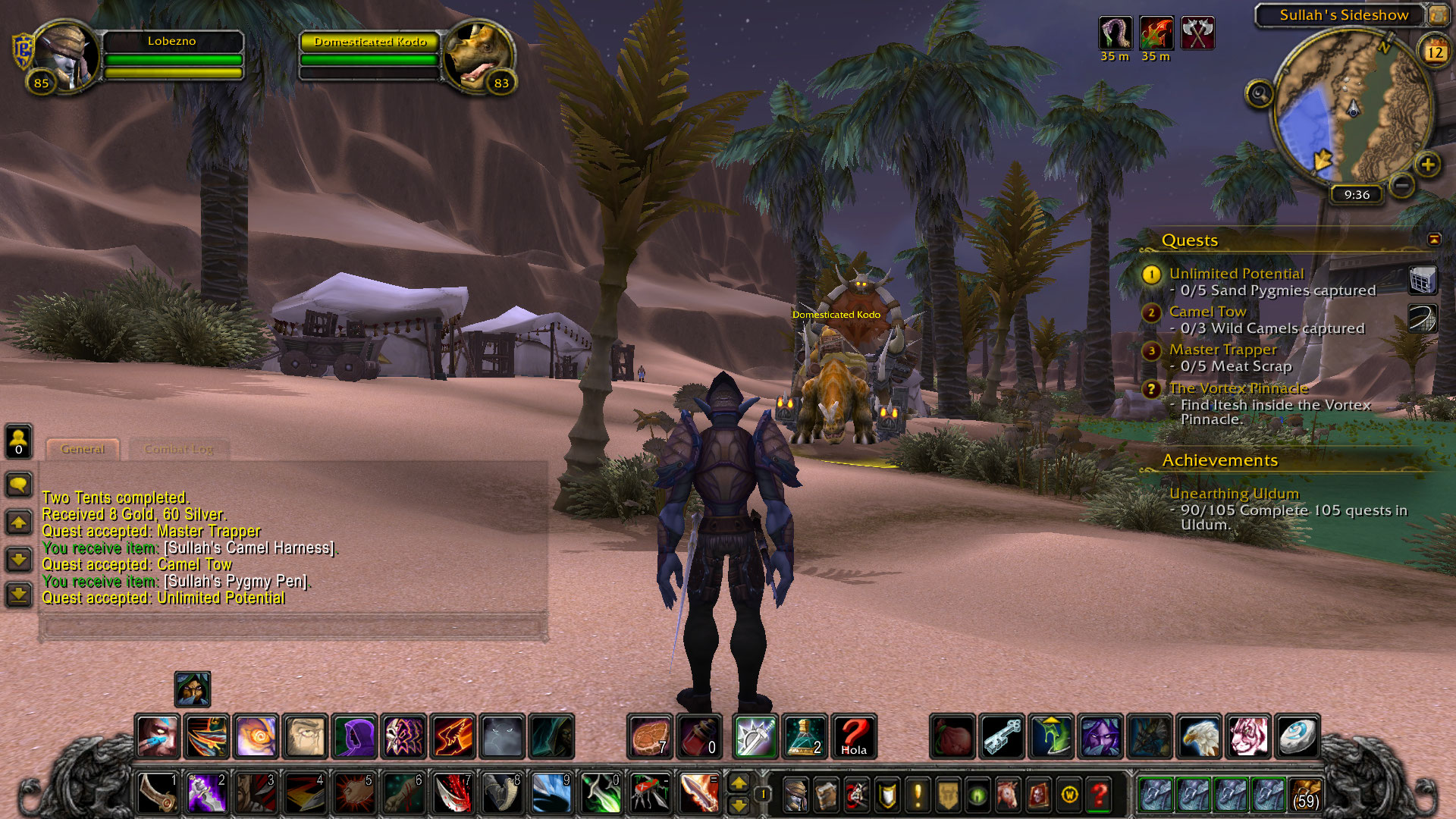Viewport: 1456px width, 819px height.
Task: Select Lobezno's player portrait
Action: tap(65, 55)
